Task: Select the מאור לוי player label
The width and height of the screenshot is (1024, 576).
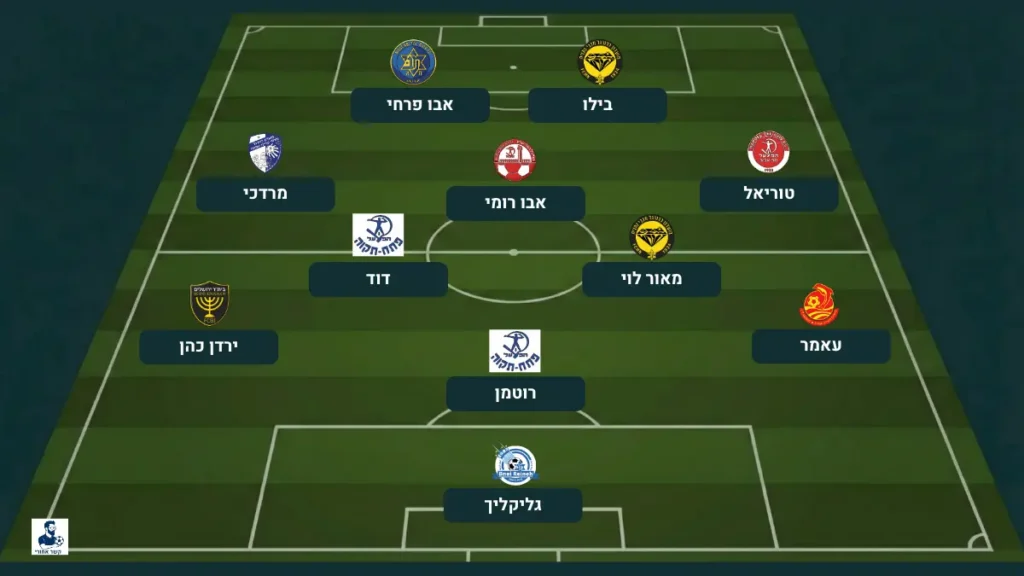Action: [651, 279]
